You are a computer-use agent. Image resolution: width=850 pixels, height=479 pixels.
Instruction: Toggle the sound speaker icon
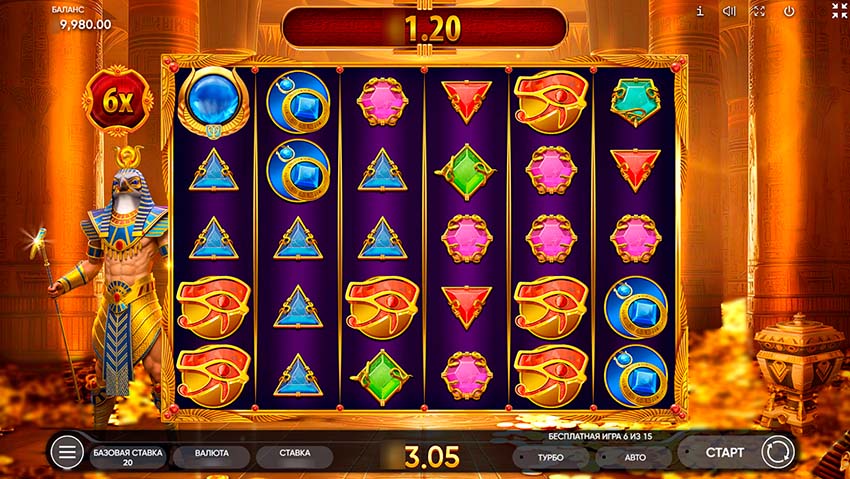point(729,11)
